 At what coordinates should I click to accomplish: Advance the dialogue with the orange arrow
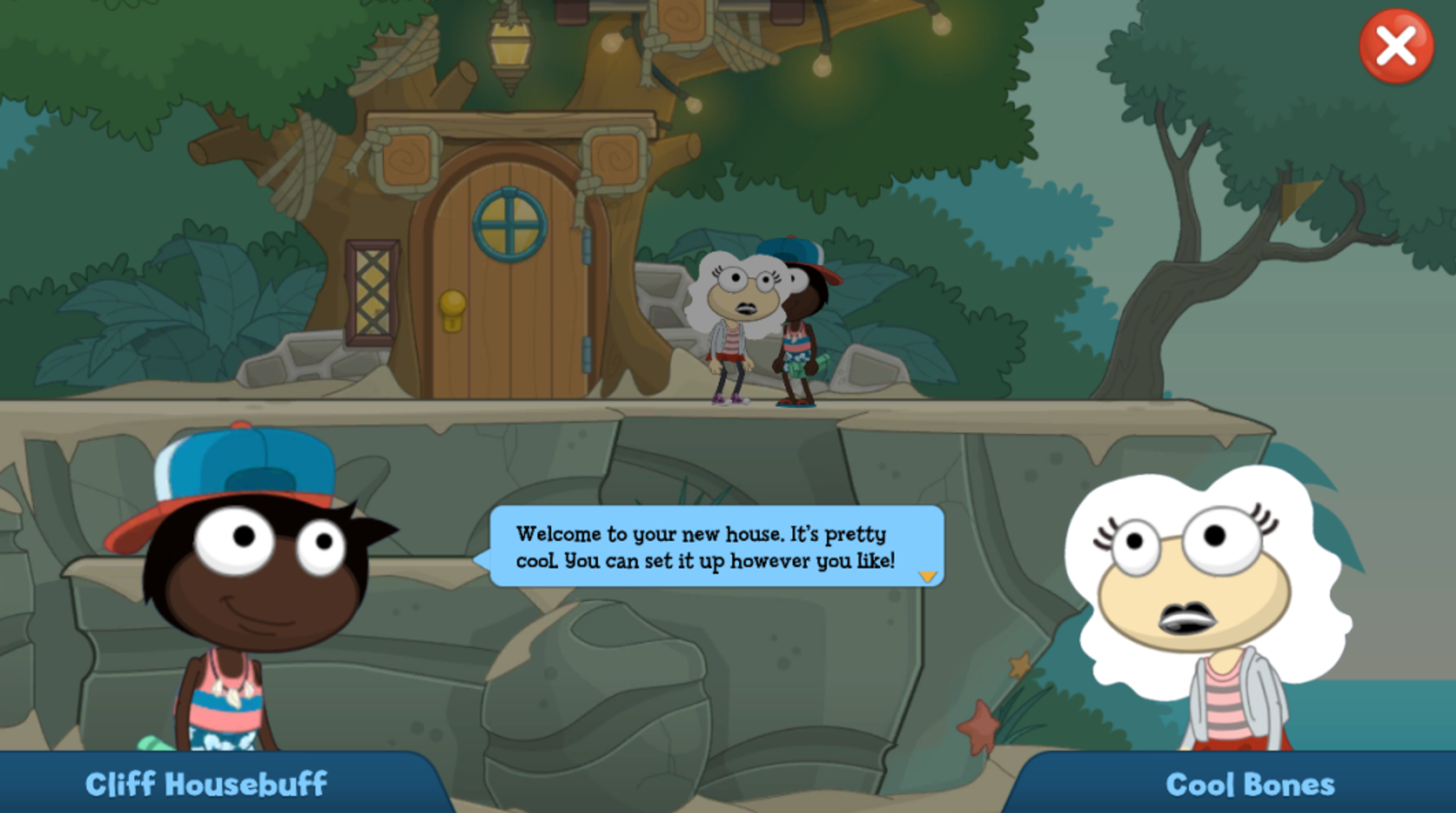(x=927, y=576)
